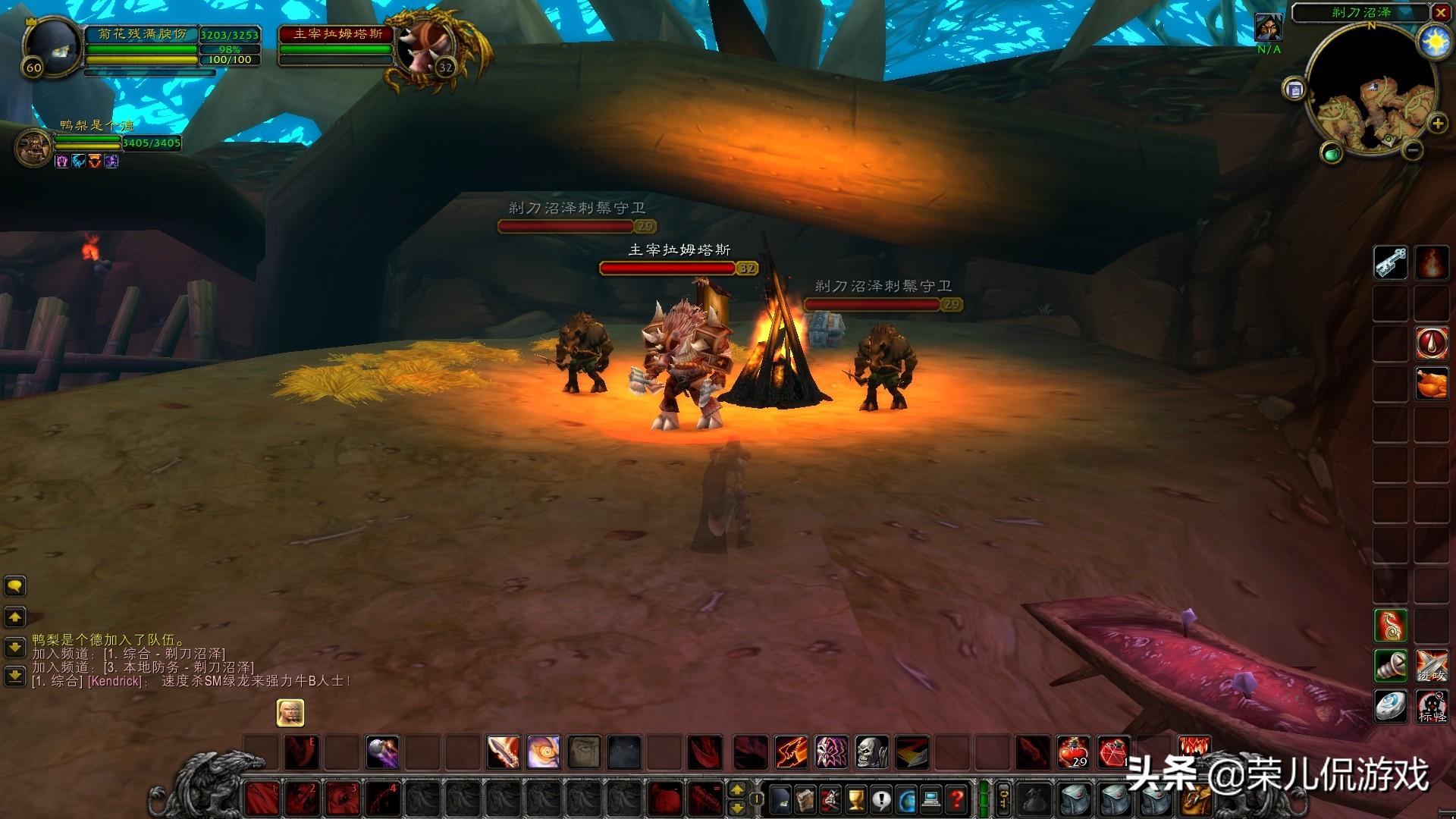Activate the white skull ability icon
Image resolution: width=1456 pixels, height=819 pixels.
871,752
